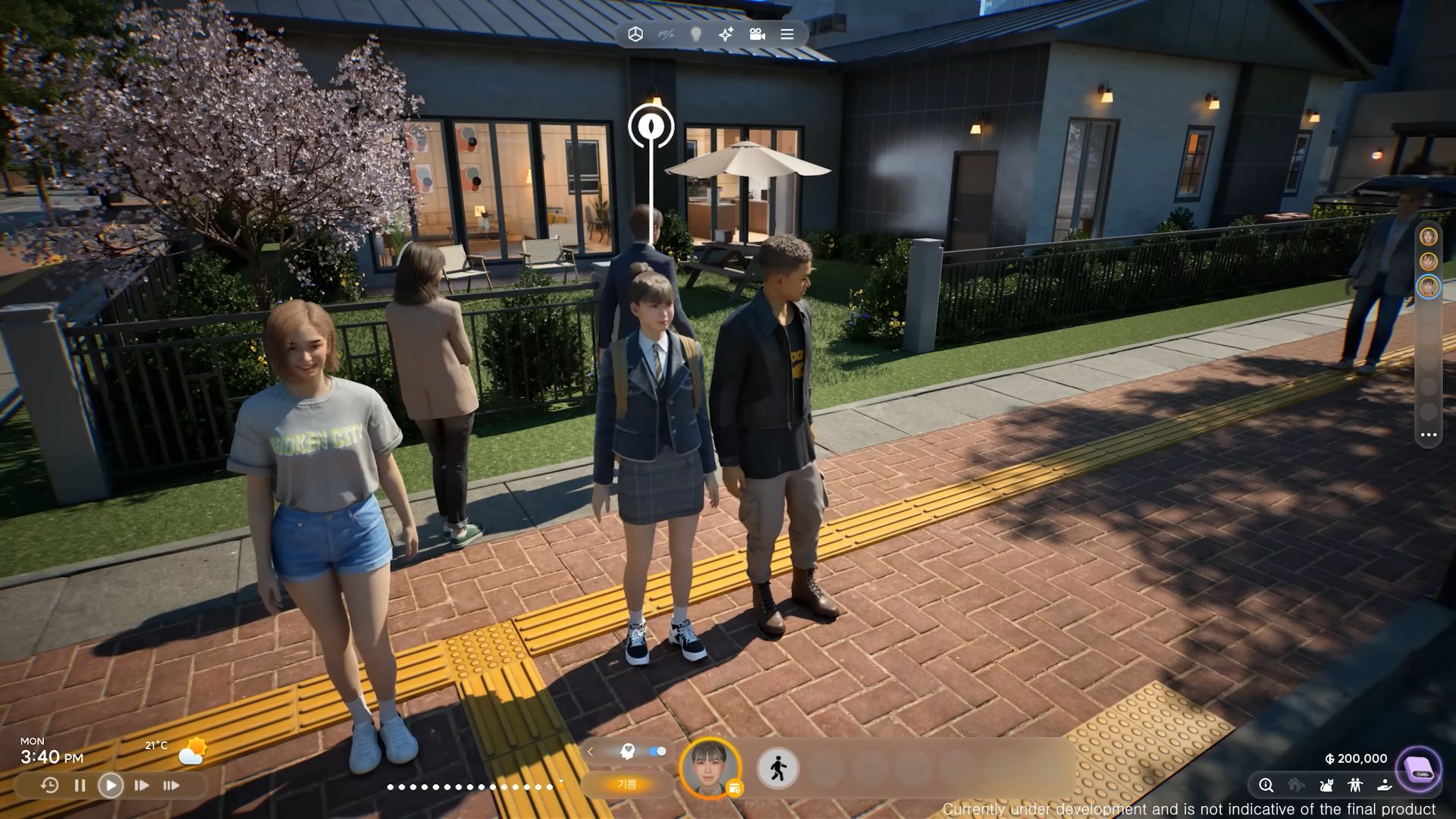Screen dimensions: 1456x819
Task: Open the video camera mode
Action: 757,34
